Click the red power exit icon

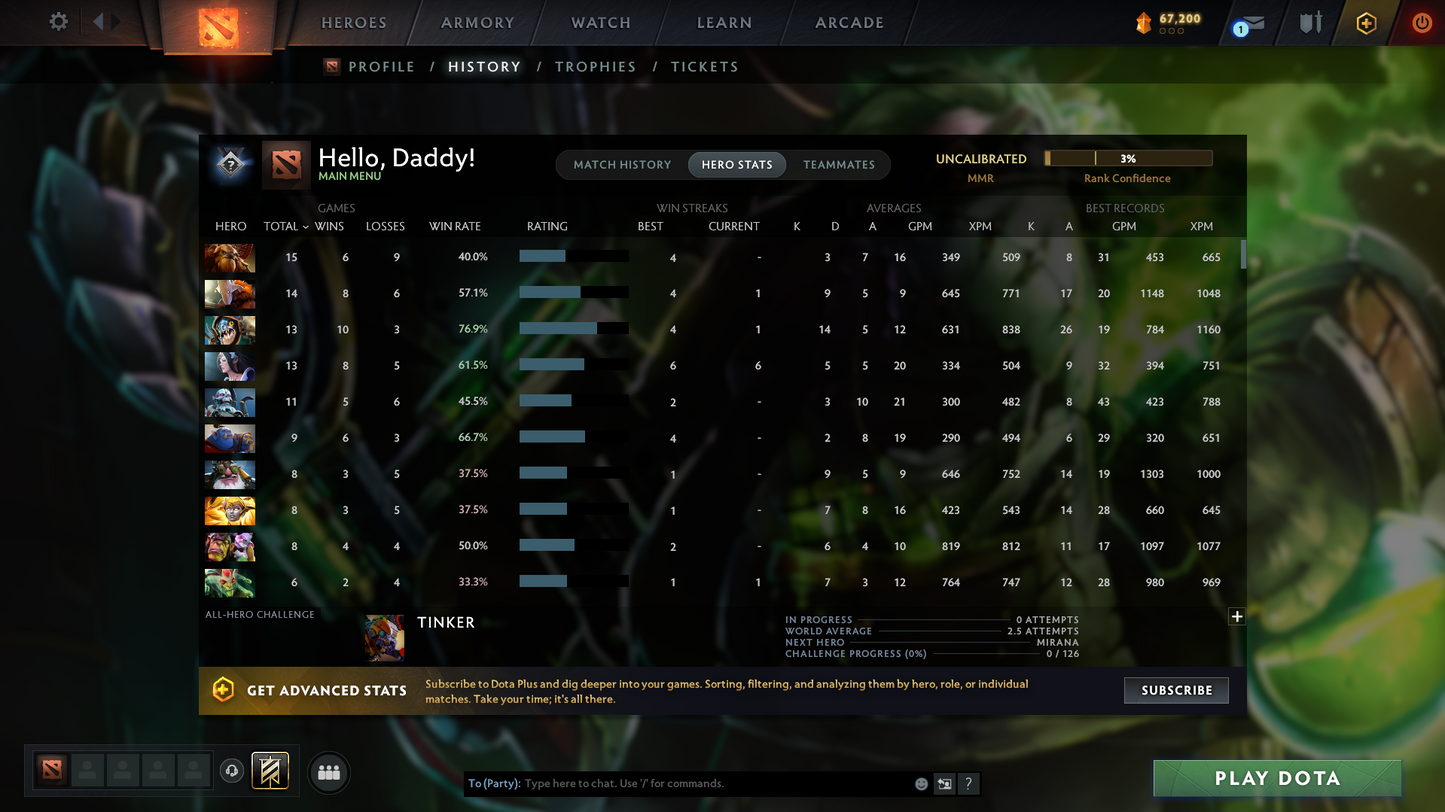pyautogui.click(x=1422, y=22)
